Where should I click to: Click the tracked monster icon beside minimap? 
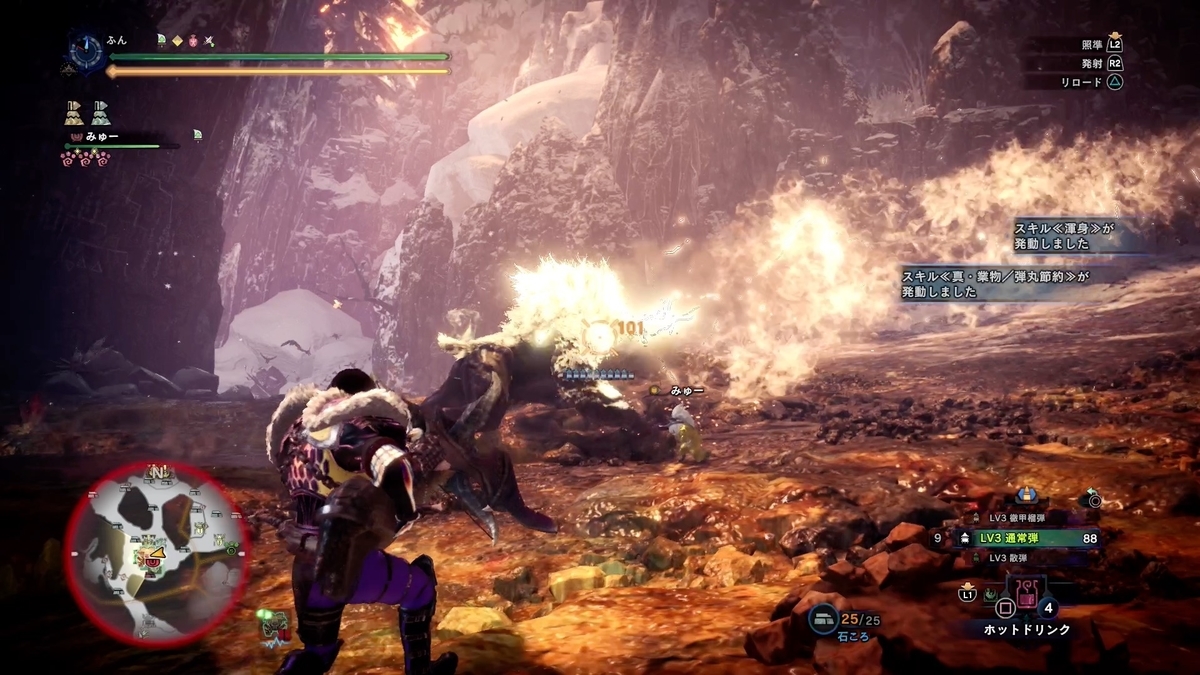click(x=274, y=625)
